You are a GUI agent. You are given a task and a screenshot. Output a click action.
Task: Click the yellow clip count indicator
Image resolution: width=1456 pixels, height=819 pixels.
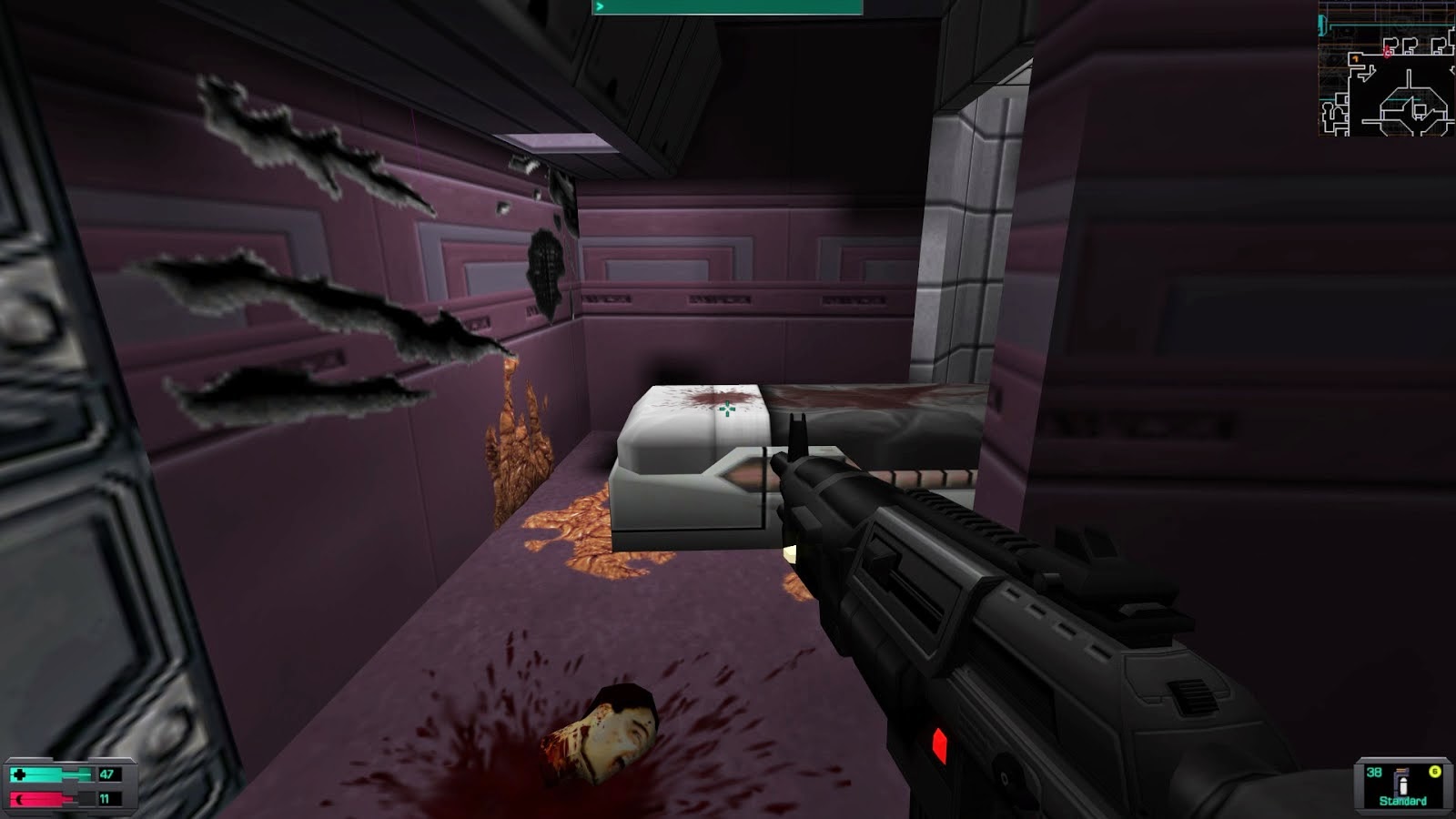click(1435, 772)
